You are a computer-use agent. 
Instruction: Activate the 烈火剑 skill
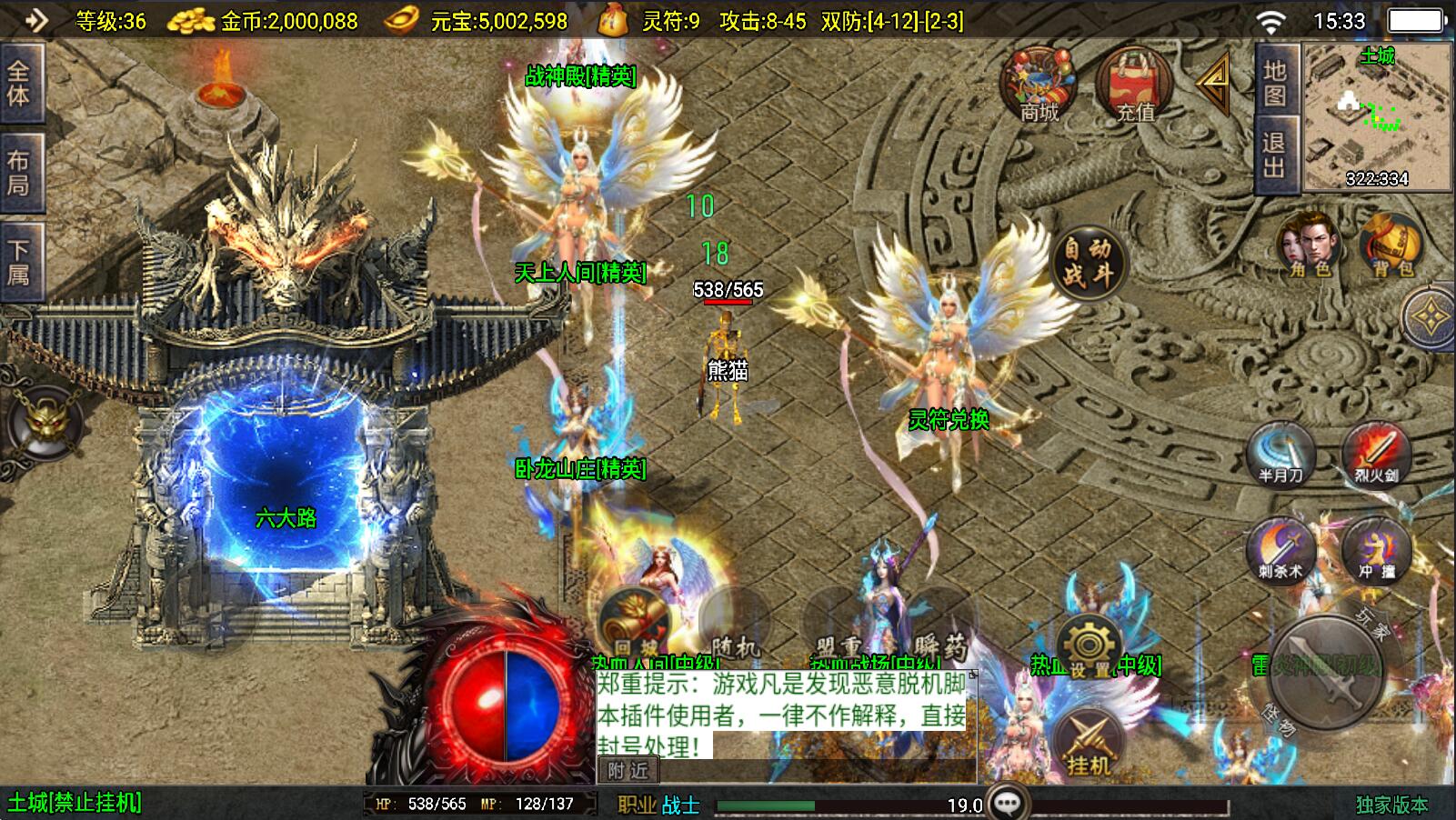coord(1375,455)
